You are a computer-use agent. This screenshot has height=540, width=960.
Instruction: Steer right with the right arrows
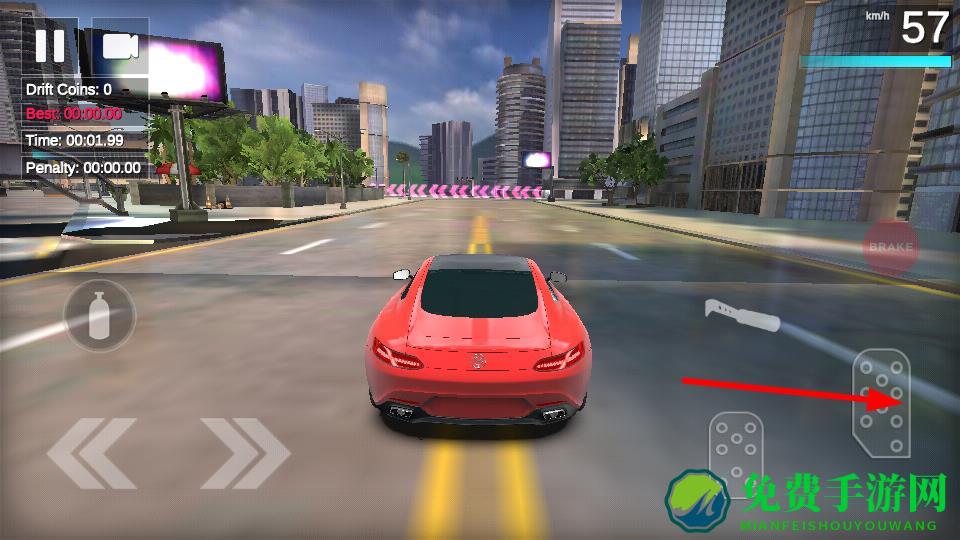244,453
